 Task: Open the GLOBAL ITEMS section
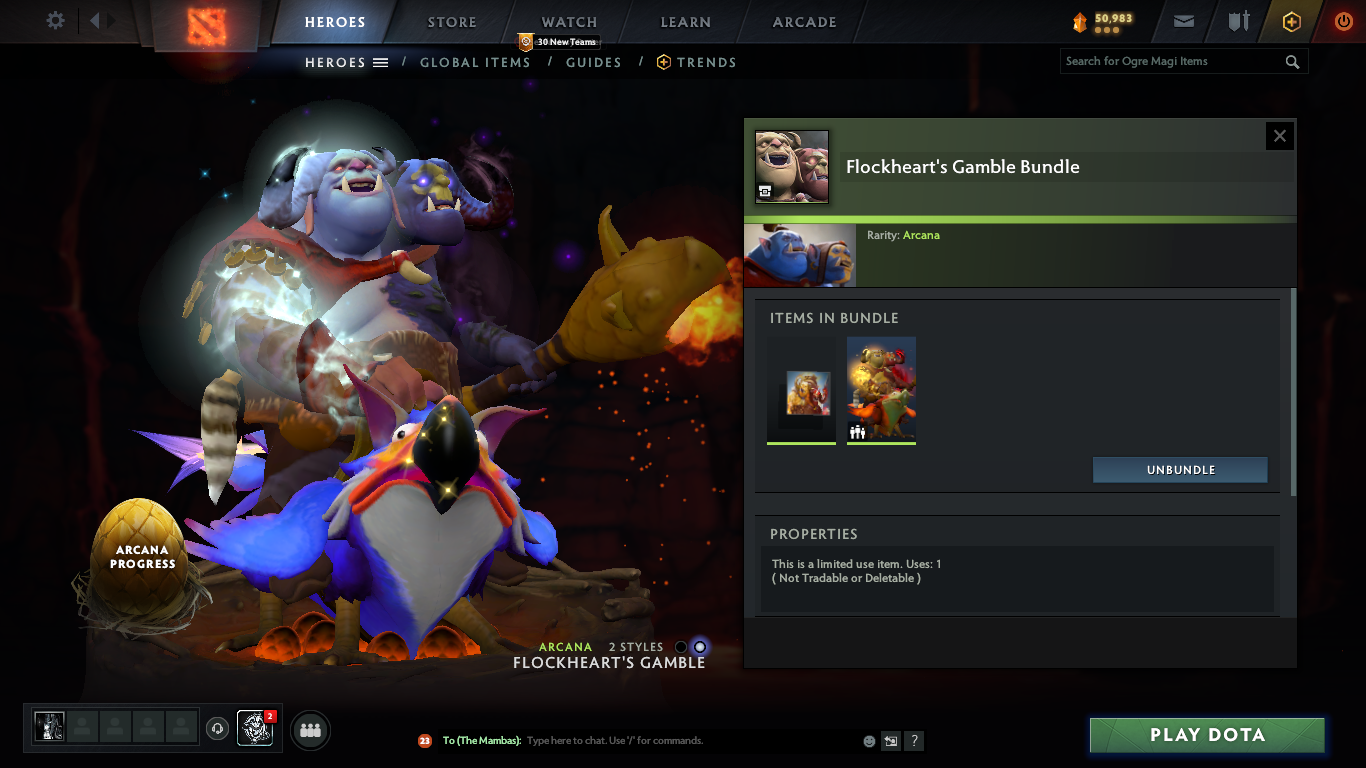(x=475, y=62)
